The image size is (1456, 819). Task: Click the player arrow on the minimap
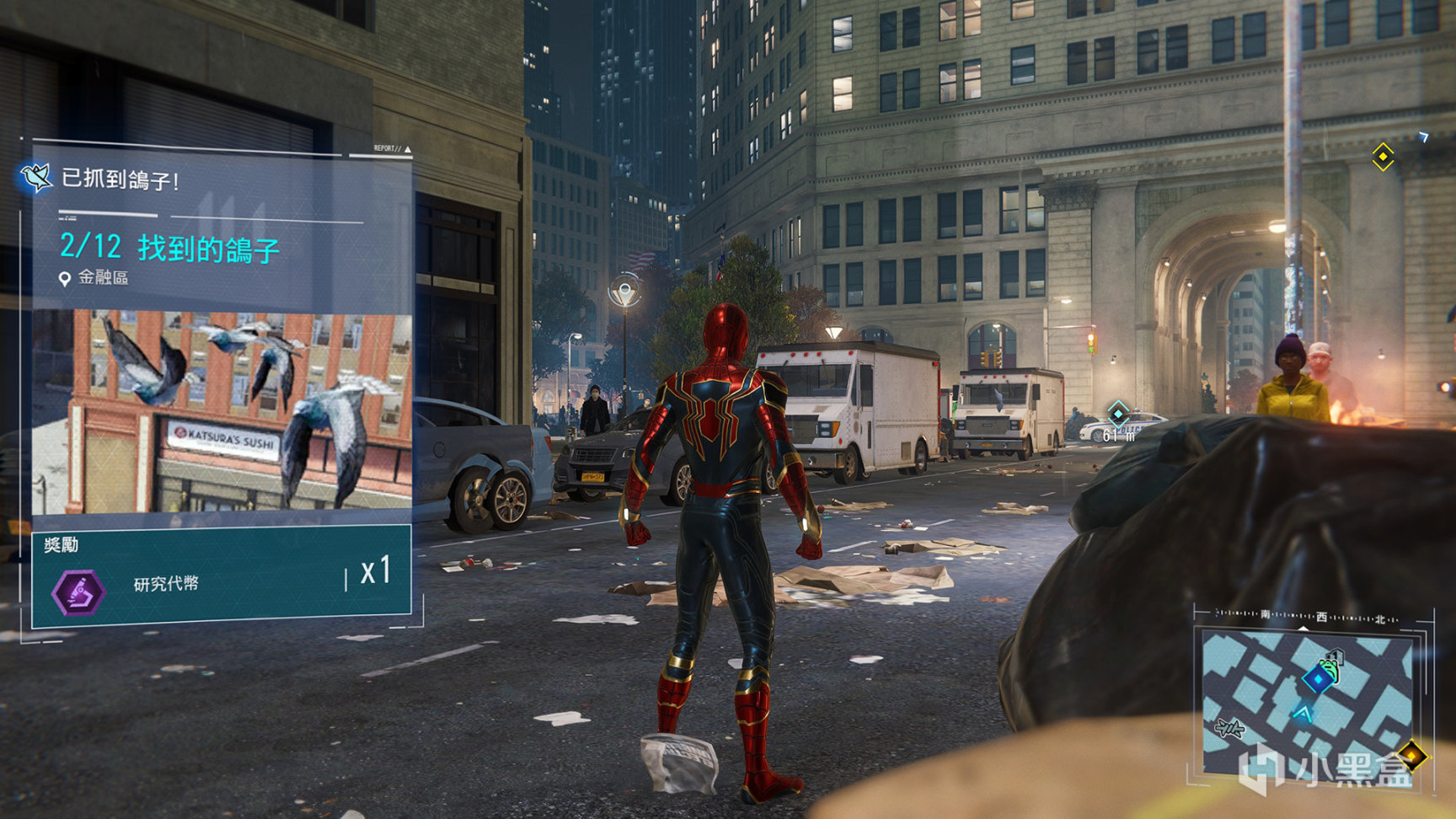pos(1303,715)
